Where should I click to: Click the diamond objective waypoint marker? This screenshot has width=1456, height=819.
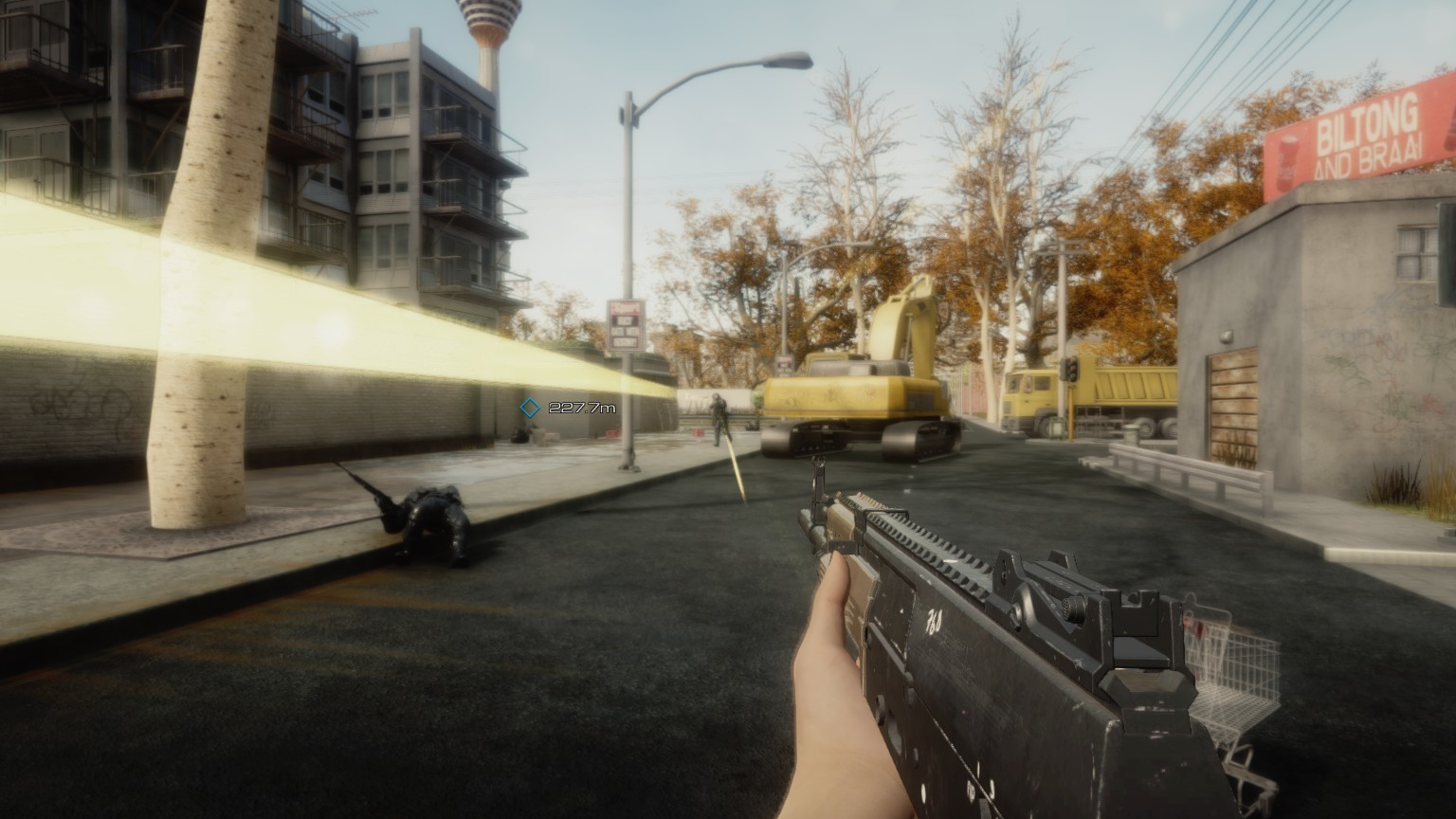(530, 408)
